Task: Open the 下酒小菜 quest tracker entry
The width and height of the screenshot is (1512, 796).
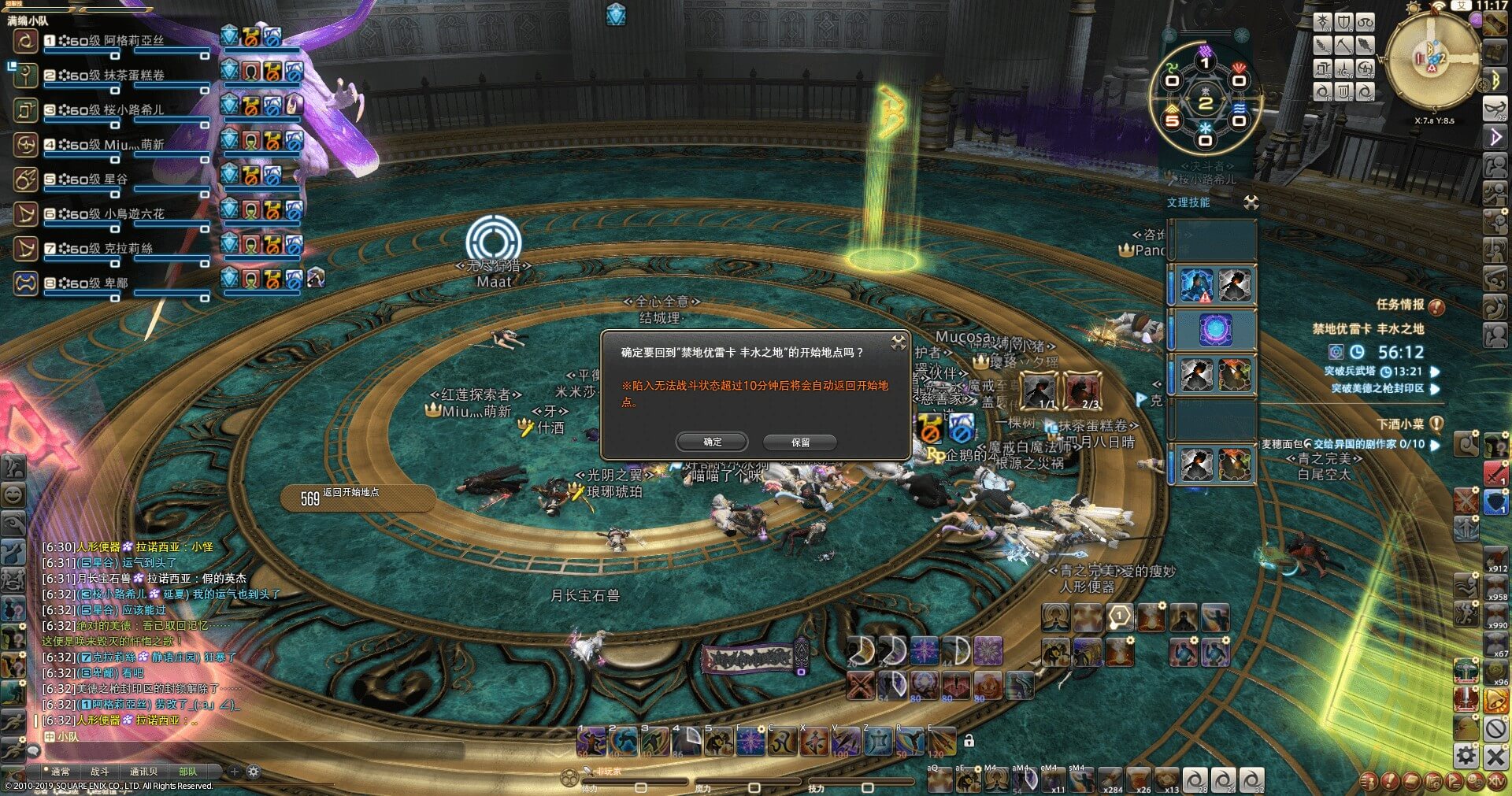Action: (1400, 424)
